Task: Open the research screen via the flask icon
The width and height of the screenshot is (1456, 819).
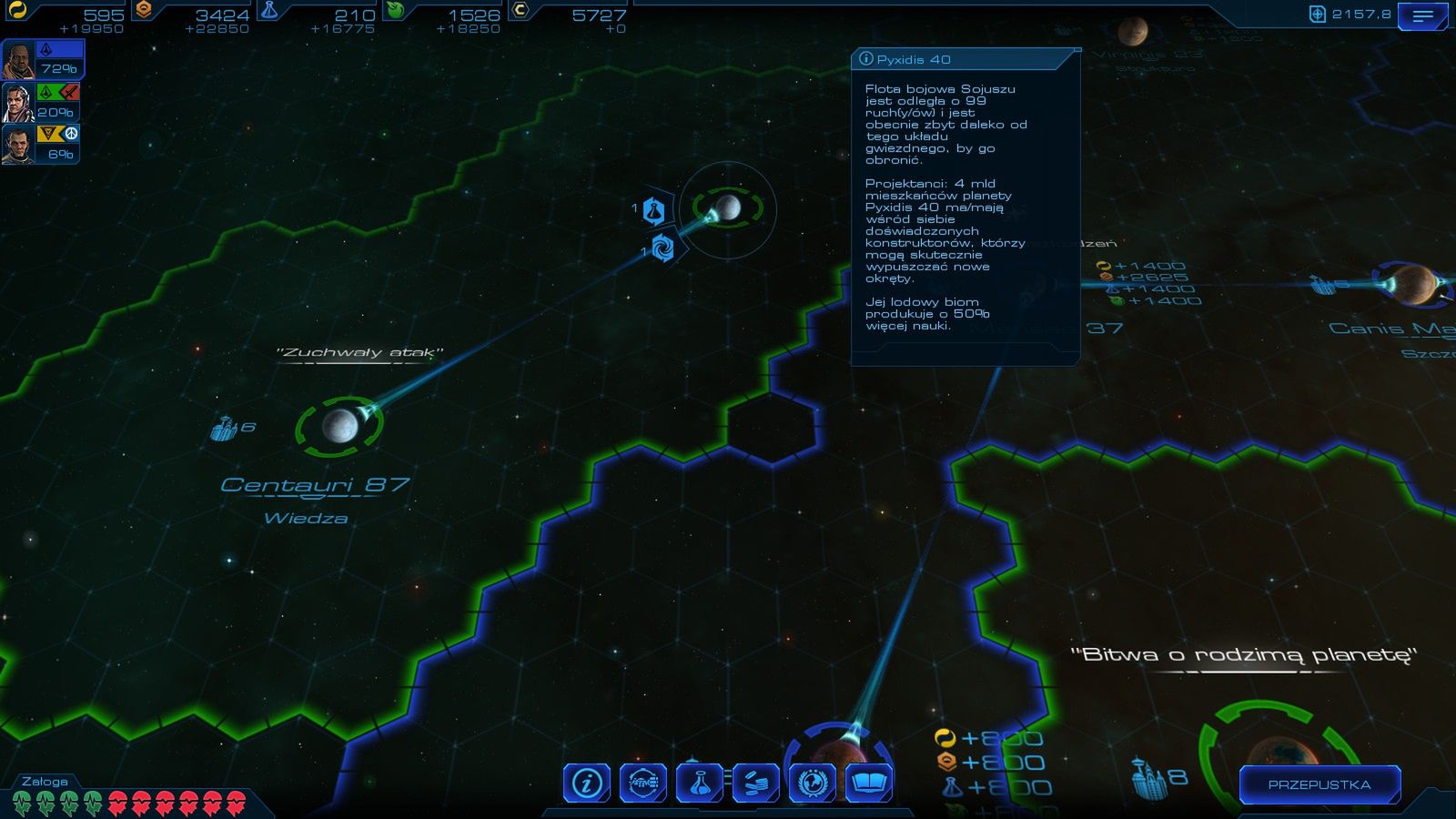Action: (x=699, y=782)
